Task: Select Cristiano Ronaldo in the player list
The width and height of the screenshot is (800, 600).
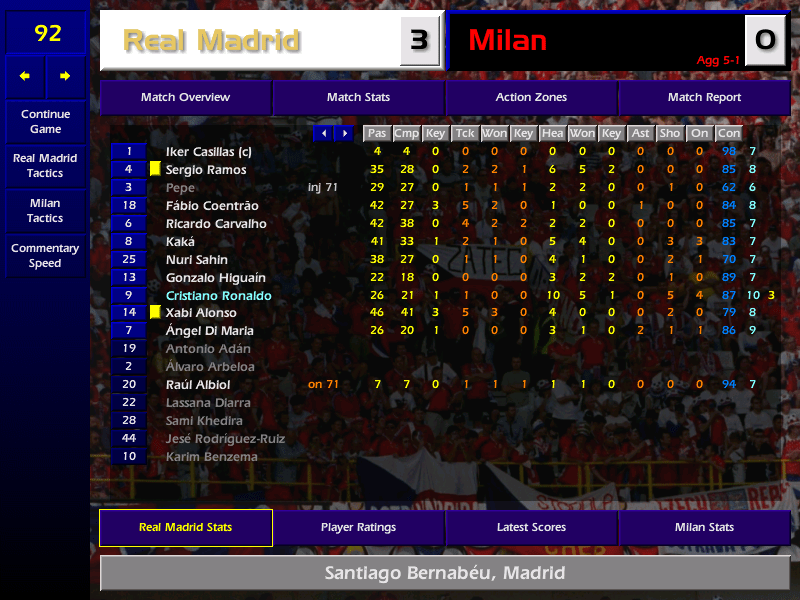Action: click(x=218, y=296)
